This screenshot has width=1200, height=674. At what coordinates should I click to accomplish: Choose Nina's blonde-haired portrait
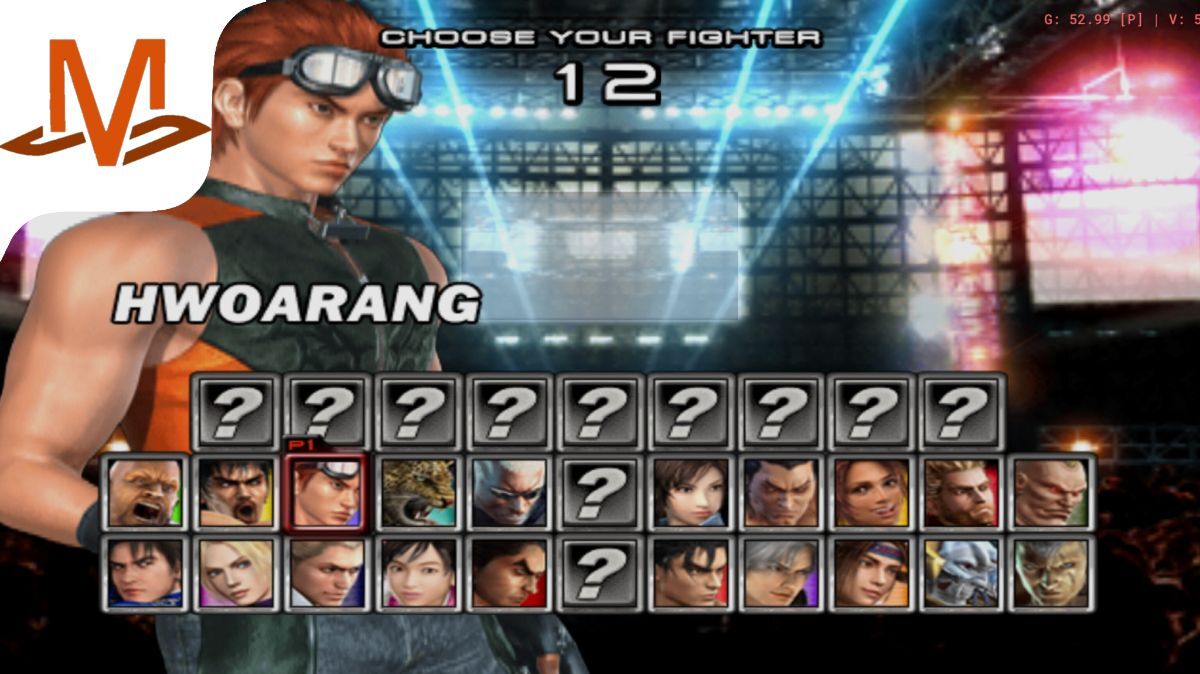(x=236, y=573)
